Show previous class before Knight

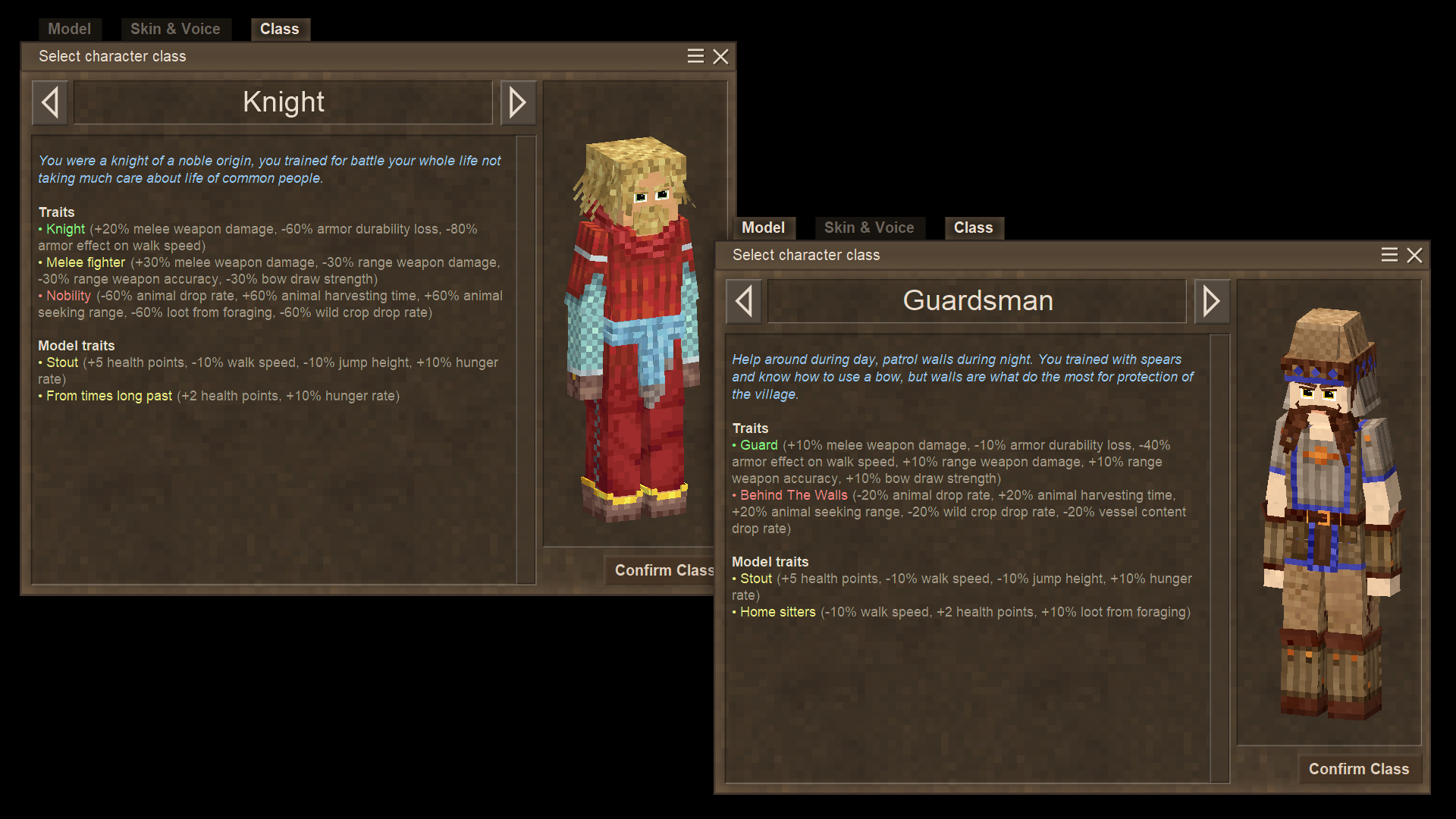(50, 102)
